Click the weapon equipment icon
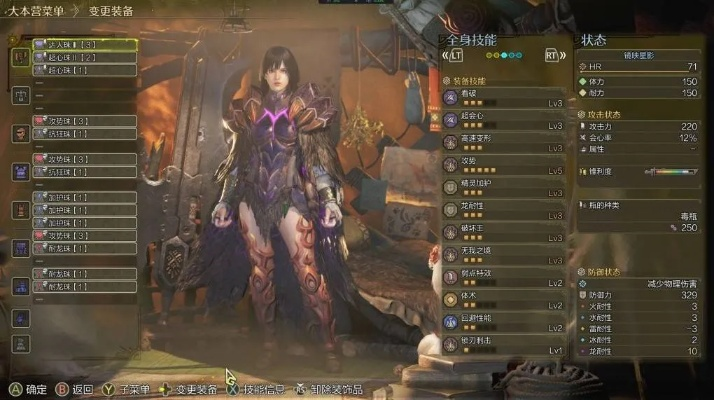The height and width of the screenshot is (400, 714). point(19,58)
